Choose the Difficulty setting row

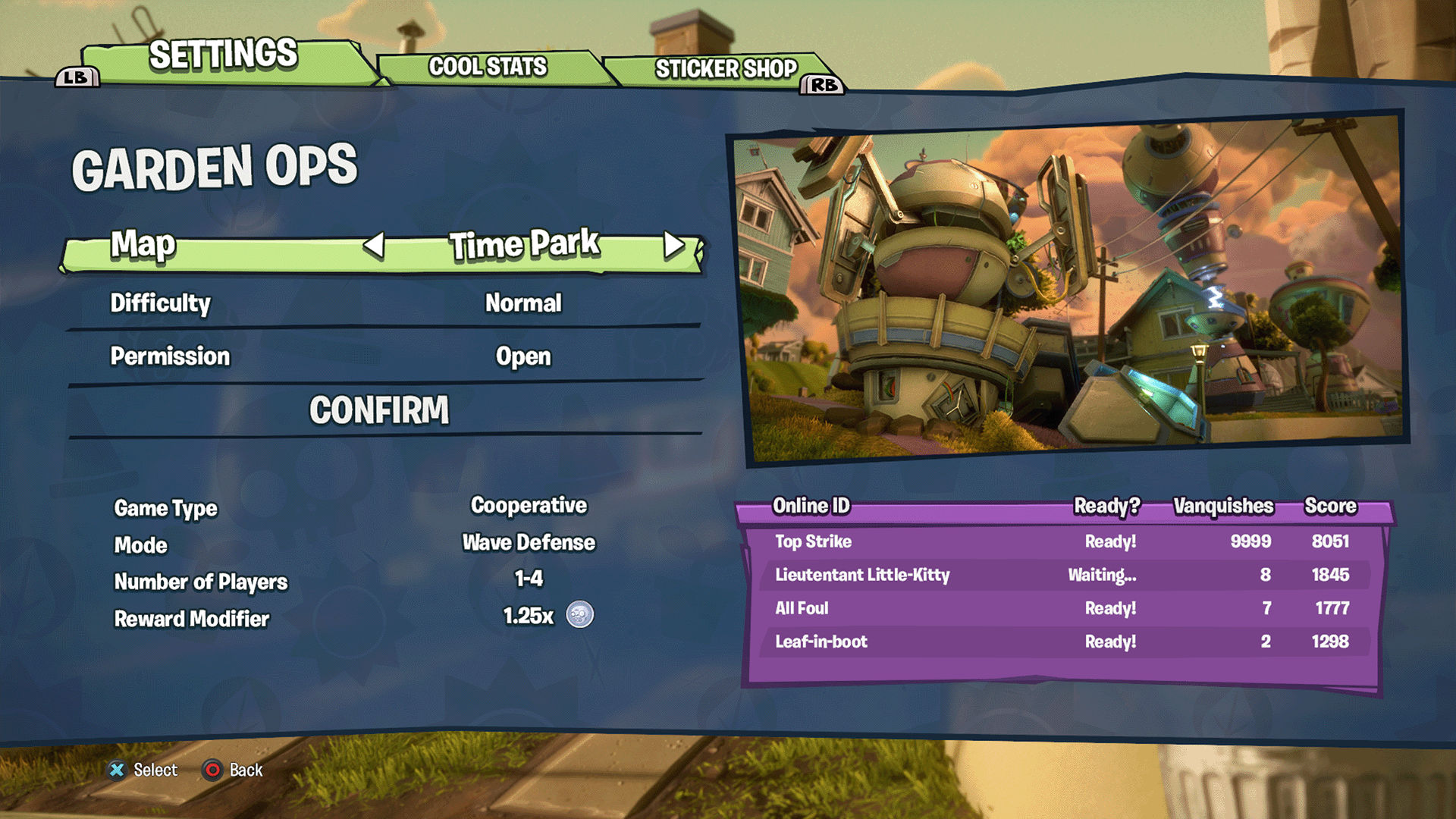point(383,303)
